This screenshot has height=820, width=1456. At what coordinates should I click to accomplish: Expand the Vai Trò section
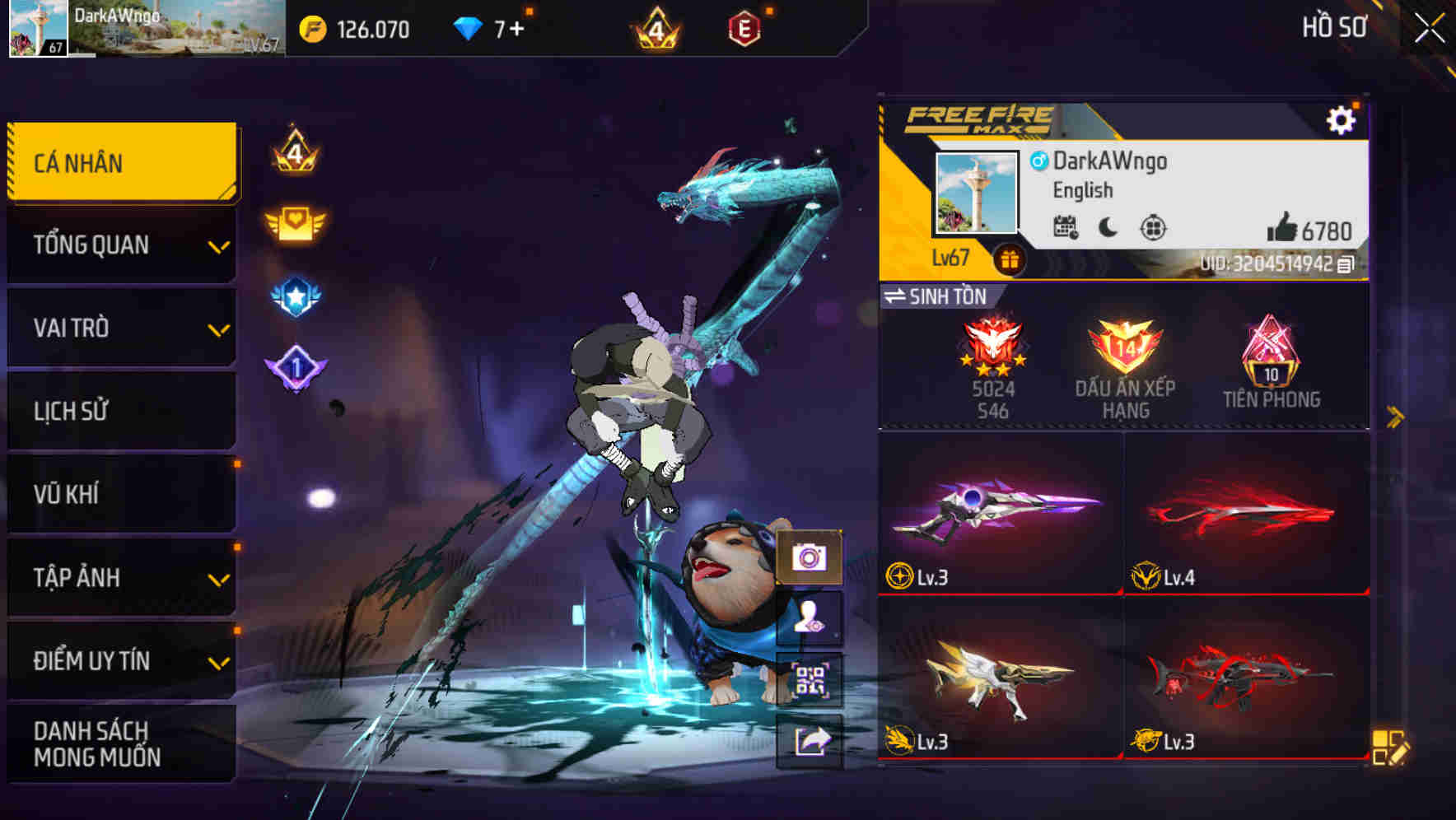point(120,328)
